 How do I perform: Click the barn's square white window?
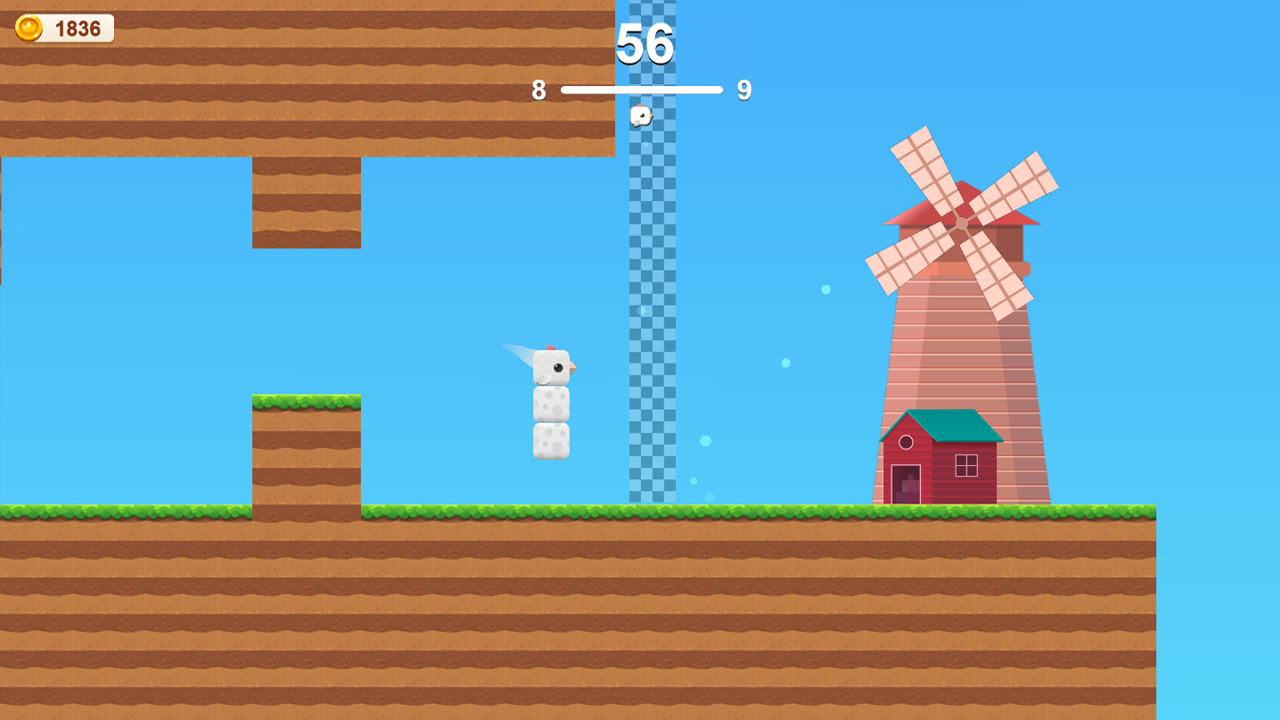[x=968, y=464]
